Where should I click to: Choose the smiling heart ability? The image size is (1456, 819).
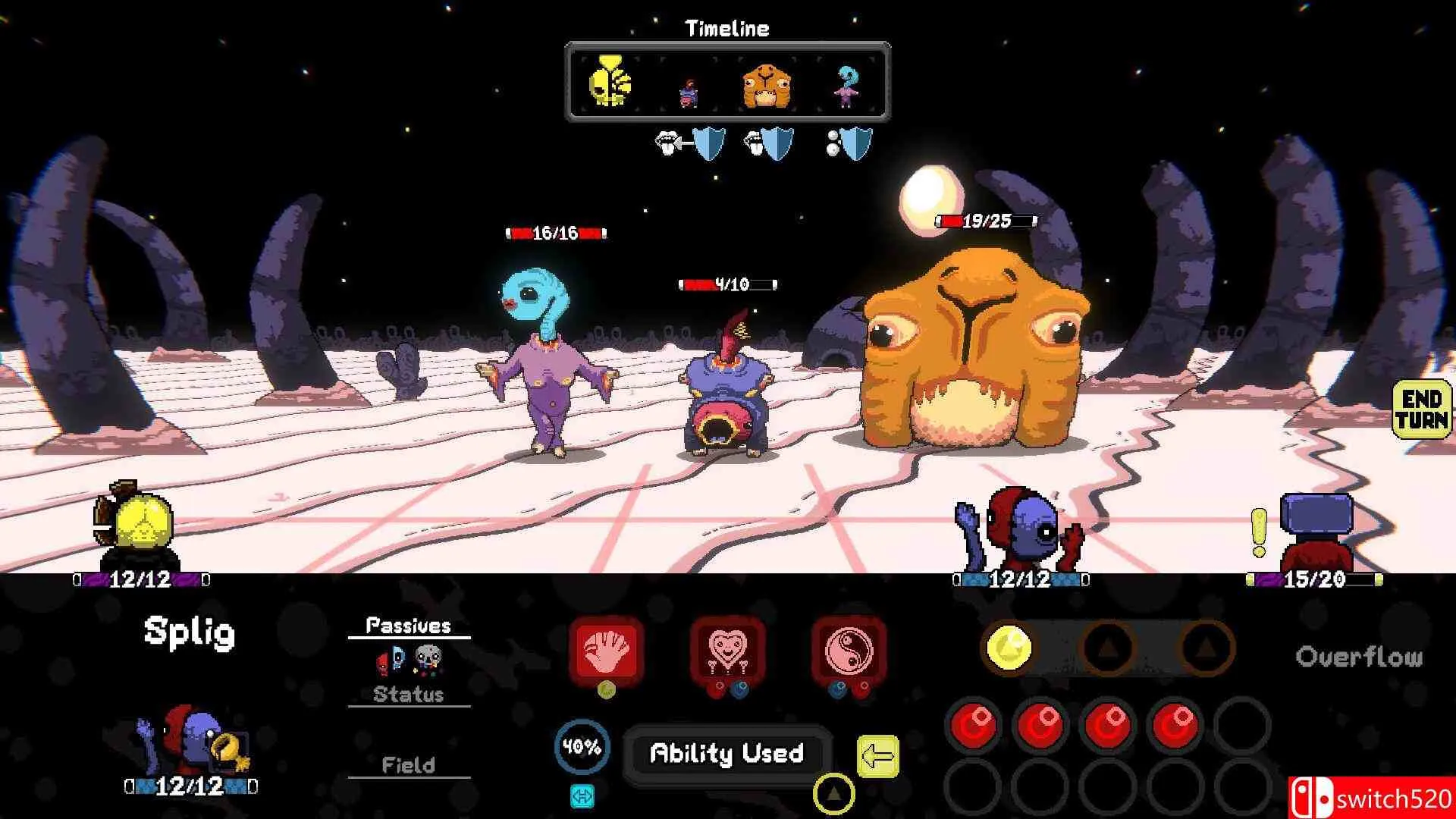click(726, 650)
